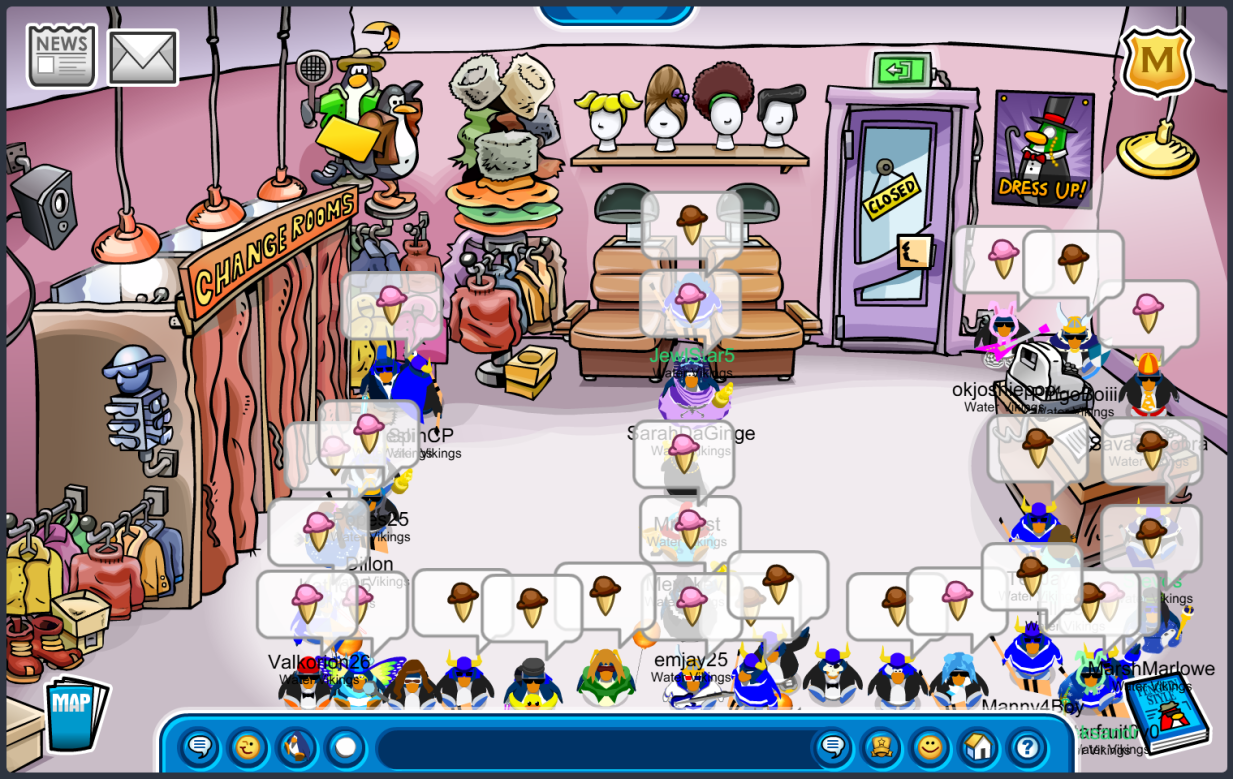Open the winking emote menu
Image resolution: width=1233 pixels, height=779 pixels.
coord(247,747)
